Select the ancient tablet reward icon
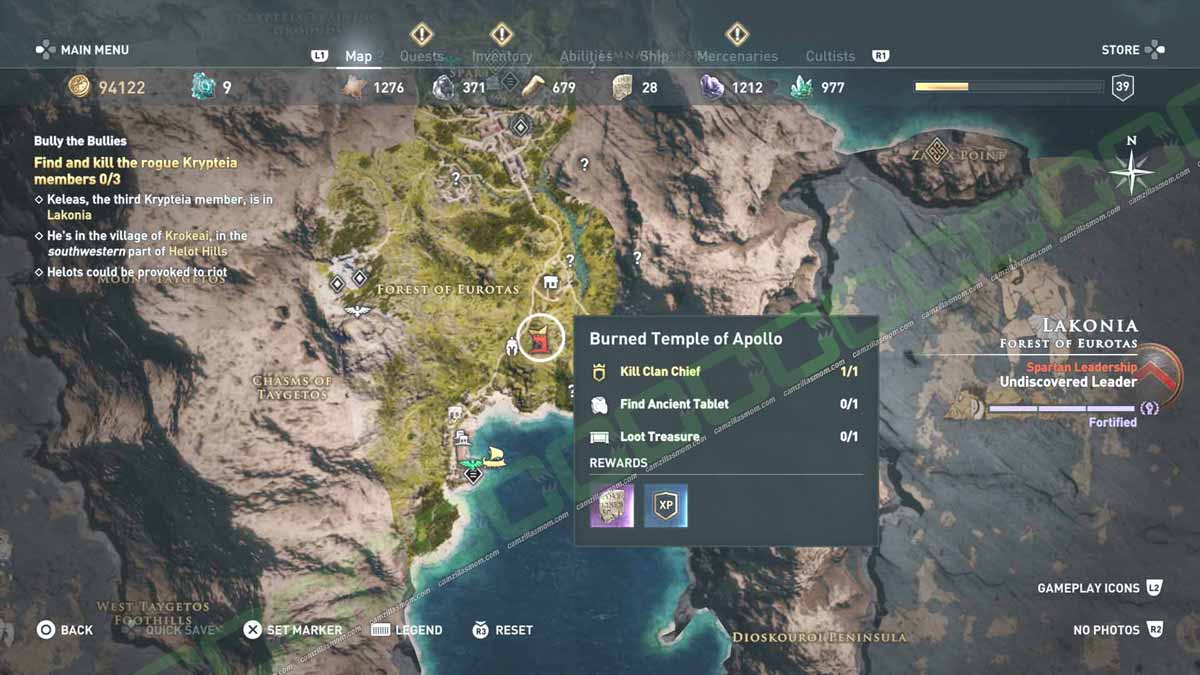The height and width of the screenshot is (675, 1200). 612,506
